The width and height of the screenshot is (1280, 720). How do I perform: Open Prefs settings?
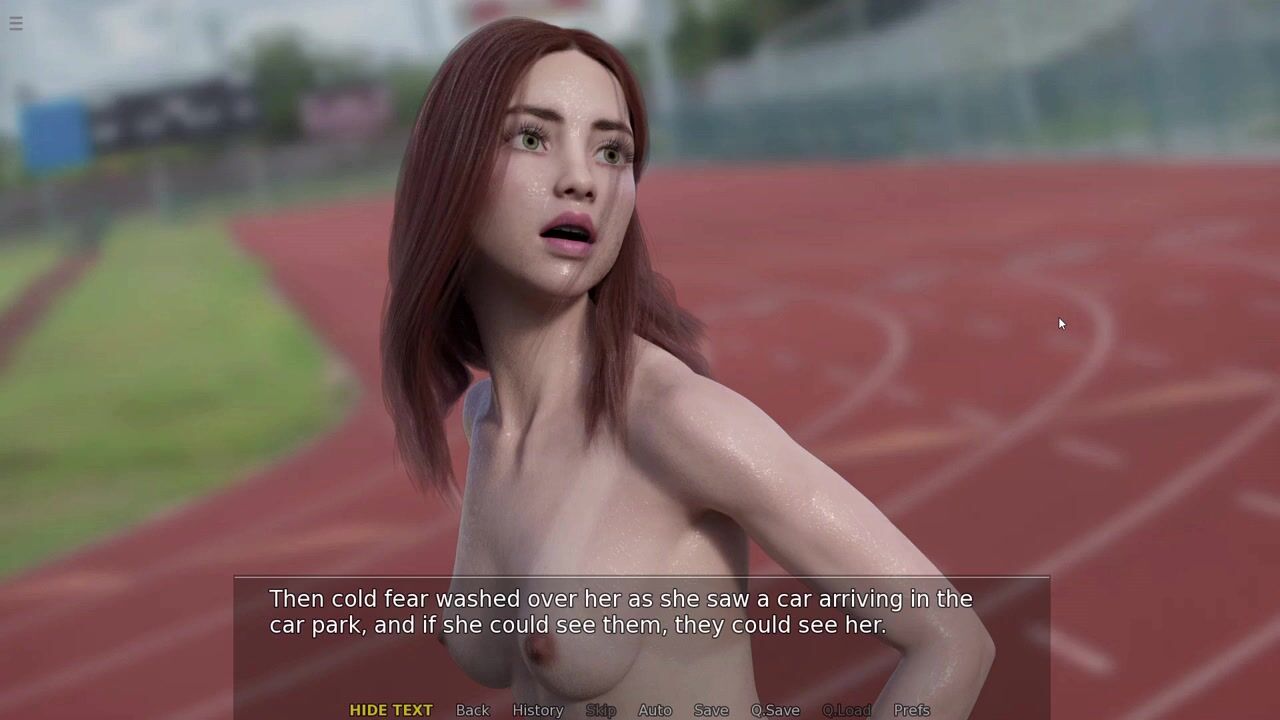click(x=912, y=710)
